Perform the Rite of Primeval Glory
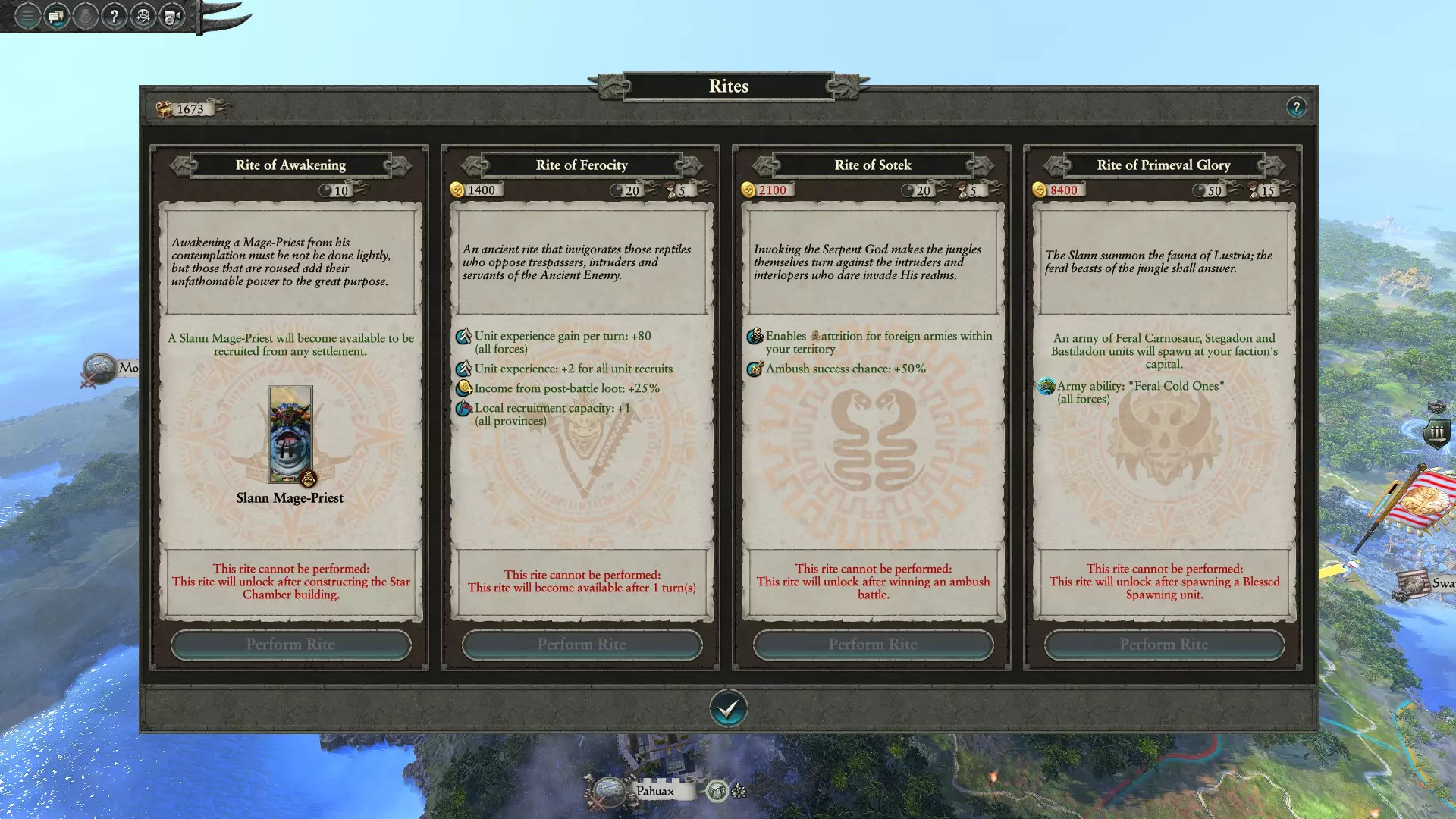 click(x=1164, y=645)
